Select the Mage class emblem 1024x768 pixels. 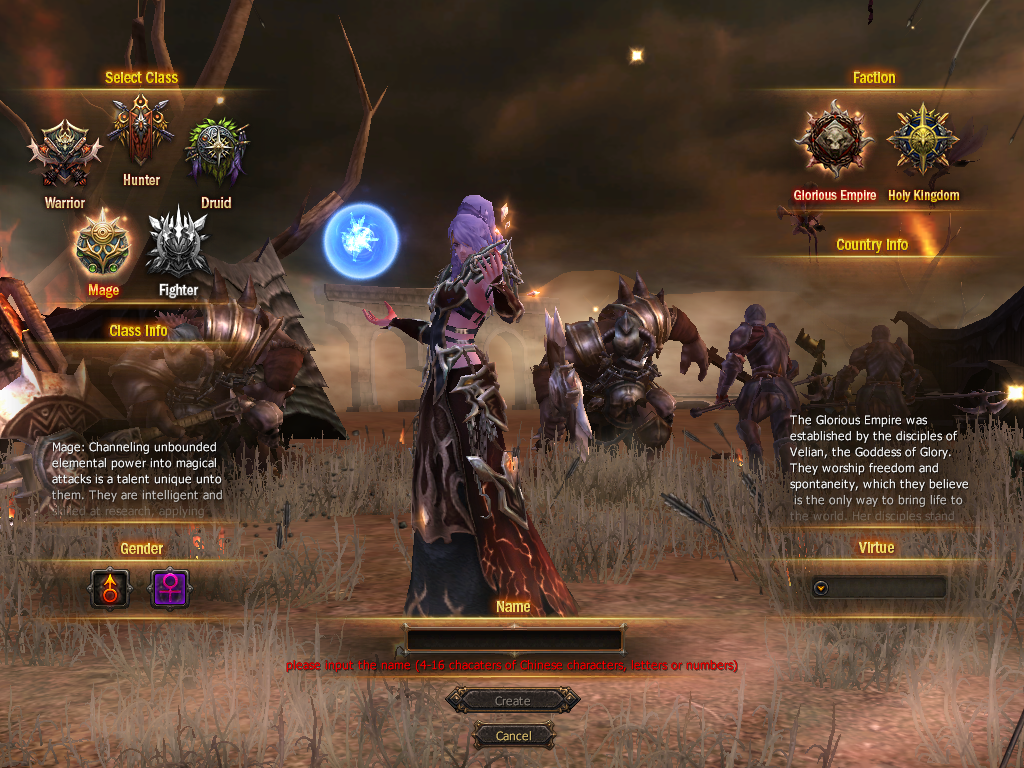coord(103,245)
